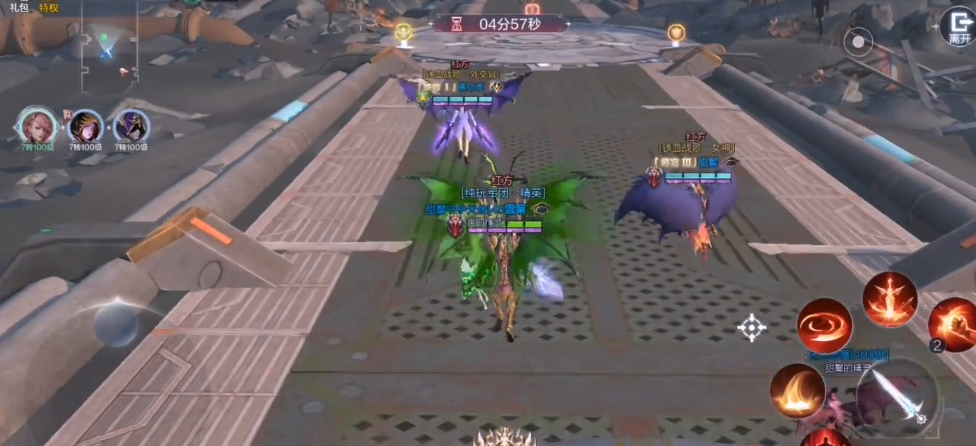Tap the white circle record button
Image resolution: width=976 pixels, height=446 pixels.
[858, 42]
